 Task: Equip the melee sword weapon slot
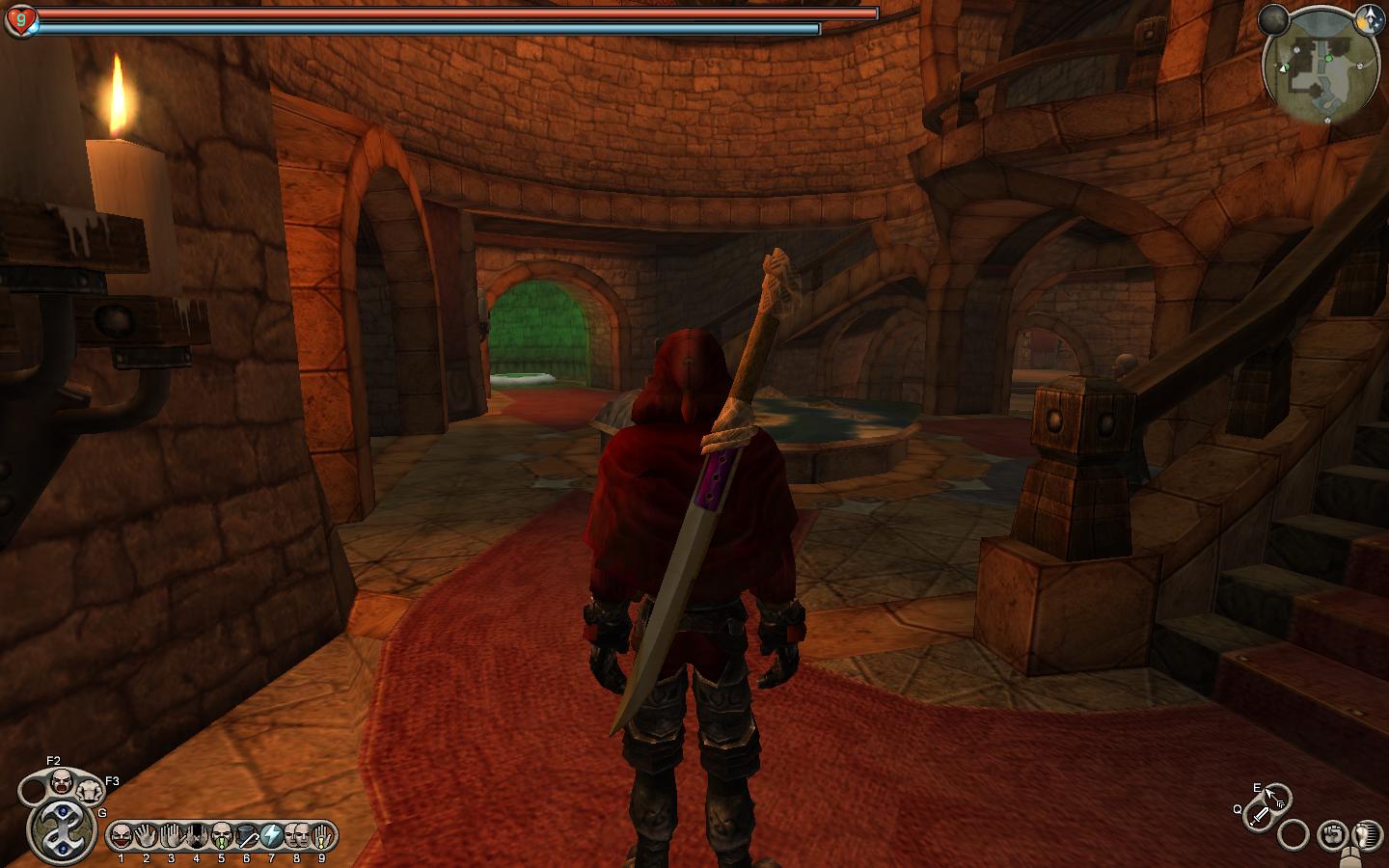point(1259,817)
